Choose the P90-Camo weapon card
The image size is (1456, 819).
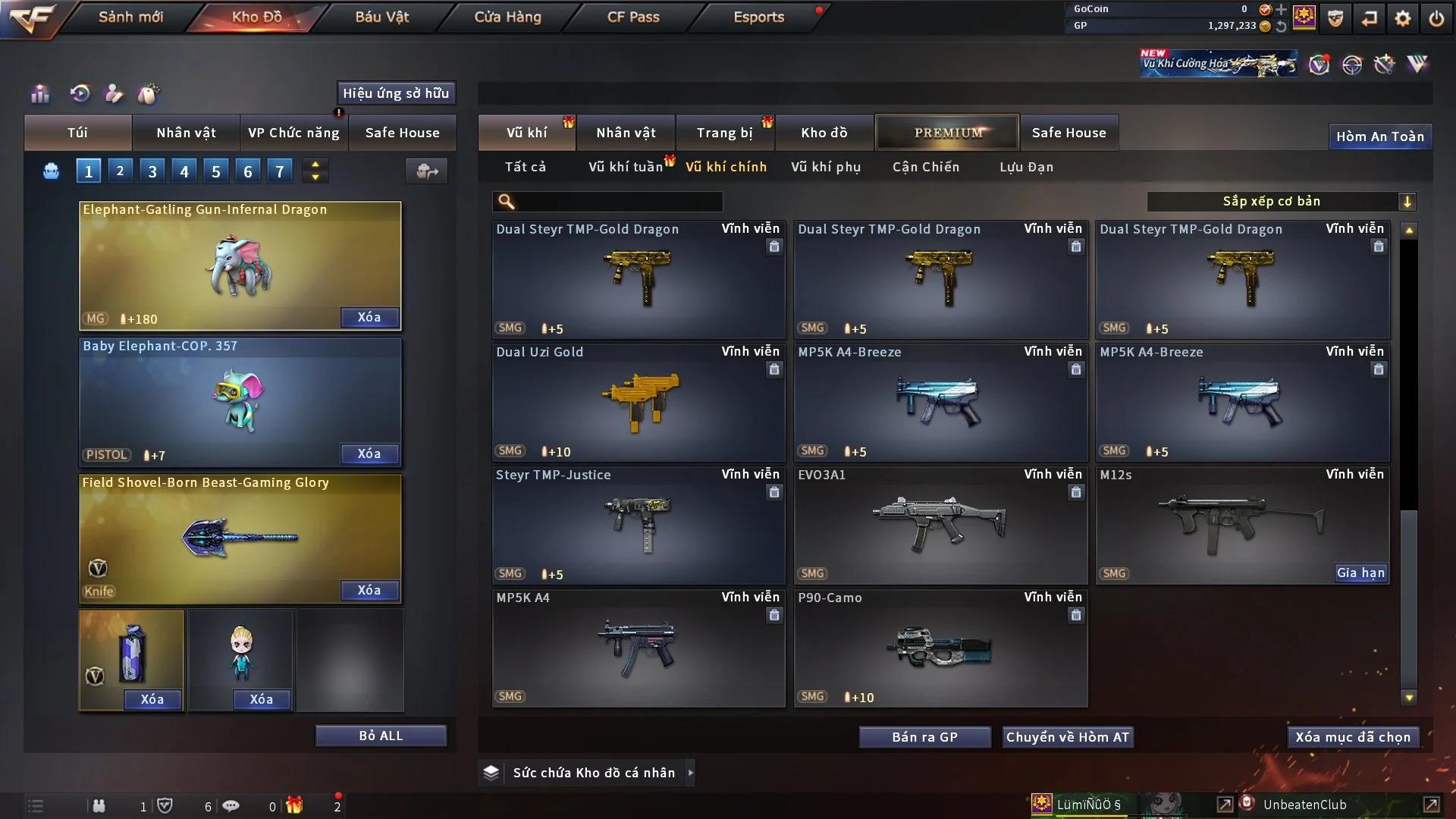click(940, 648)
